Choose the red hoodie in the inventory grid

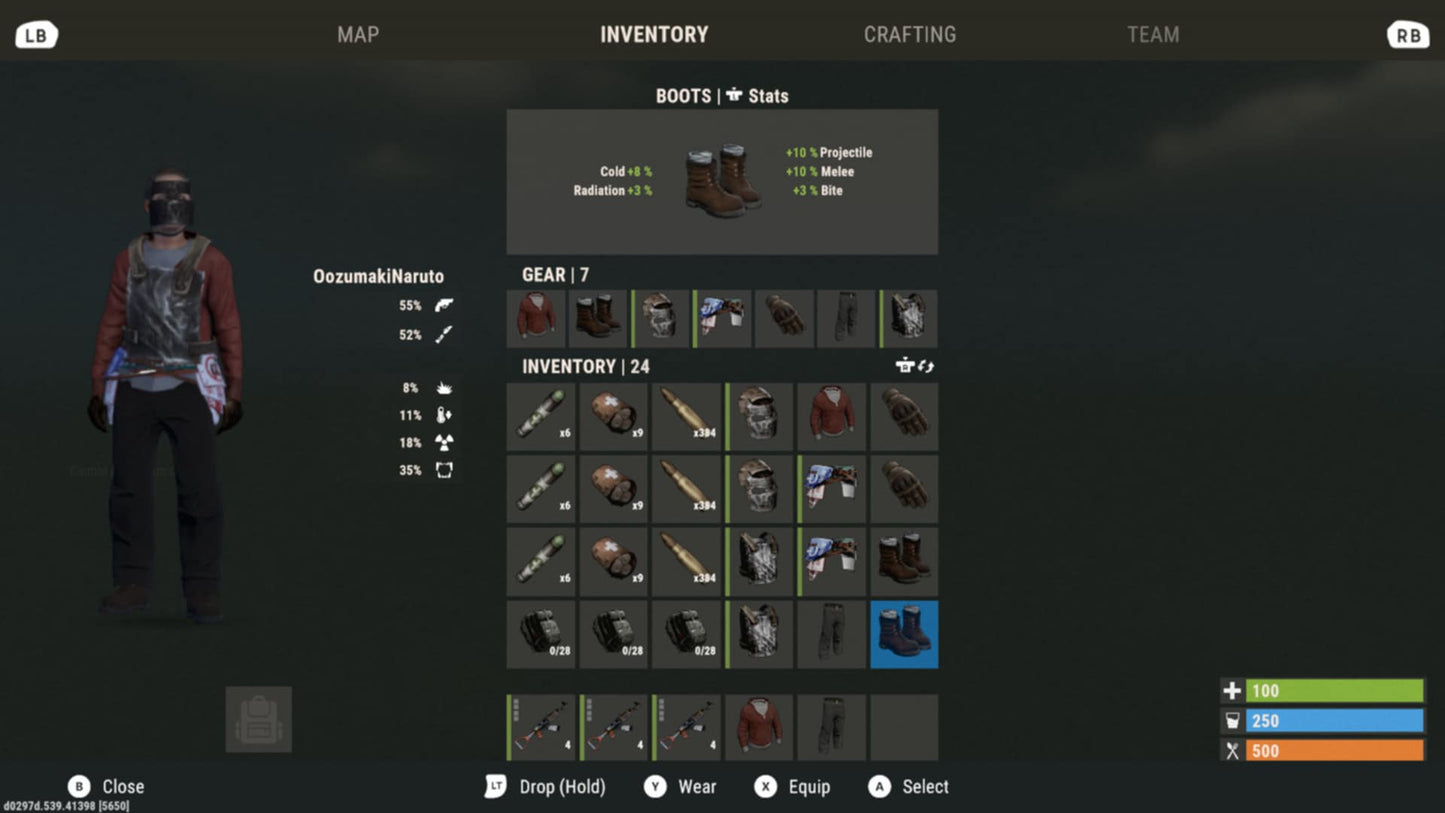832,416
